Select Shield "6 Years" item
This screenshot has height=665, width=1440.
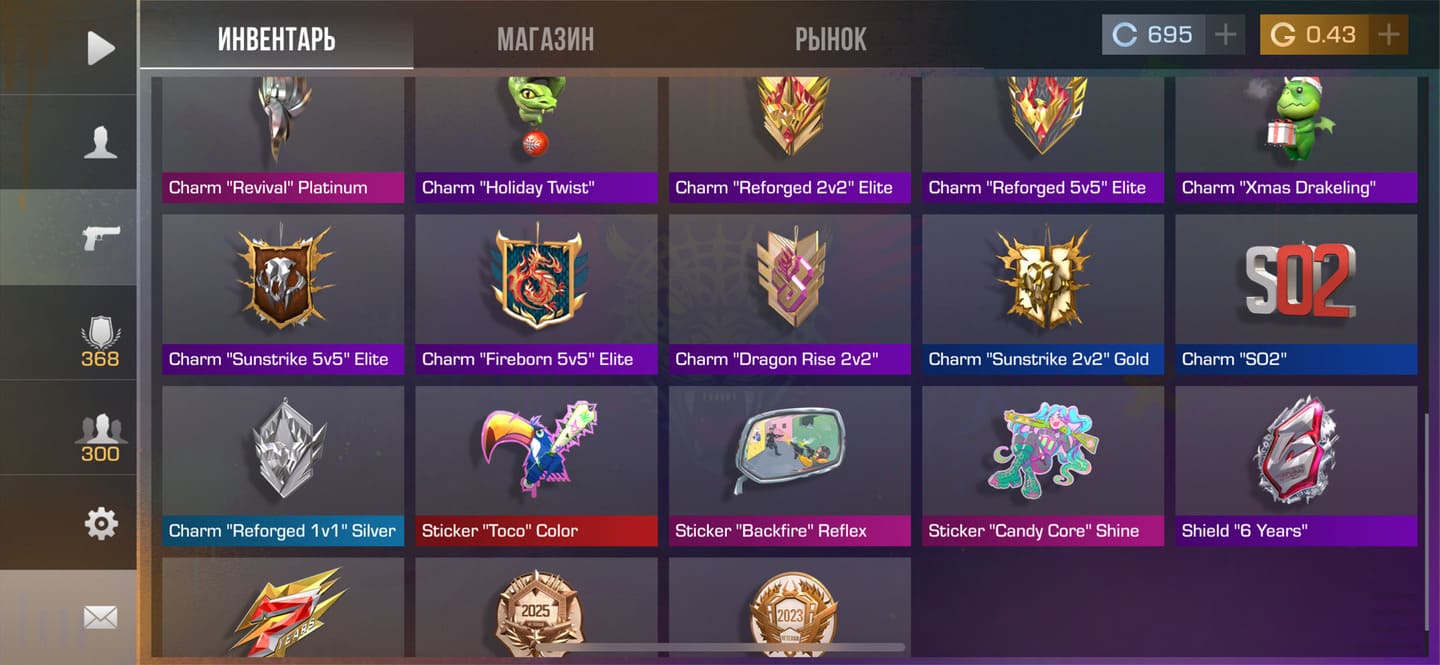pos(1296,465)
